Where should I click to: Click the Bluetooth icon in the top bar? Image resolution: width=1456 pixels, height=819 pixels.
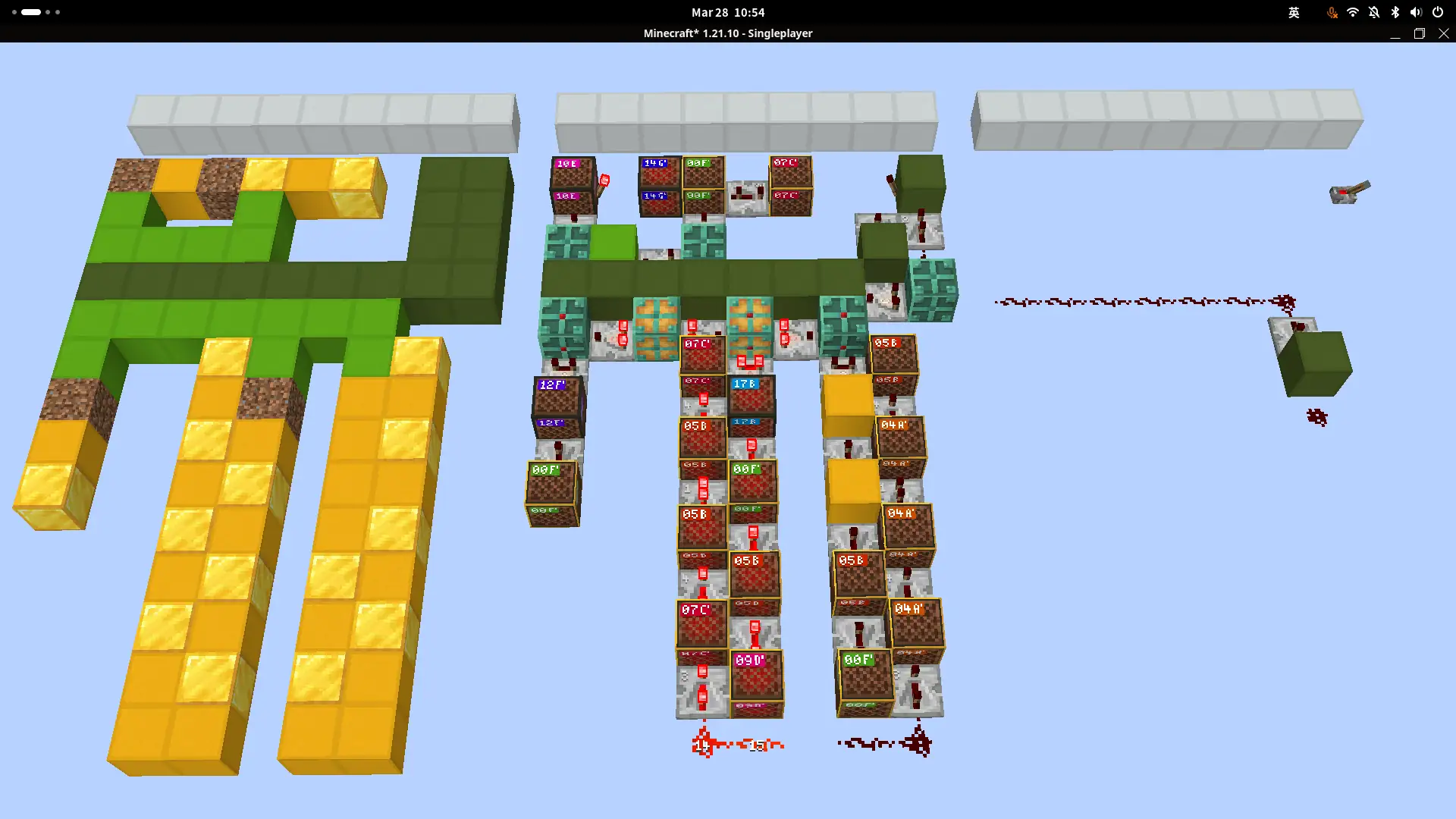[x=1394, y=12]
